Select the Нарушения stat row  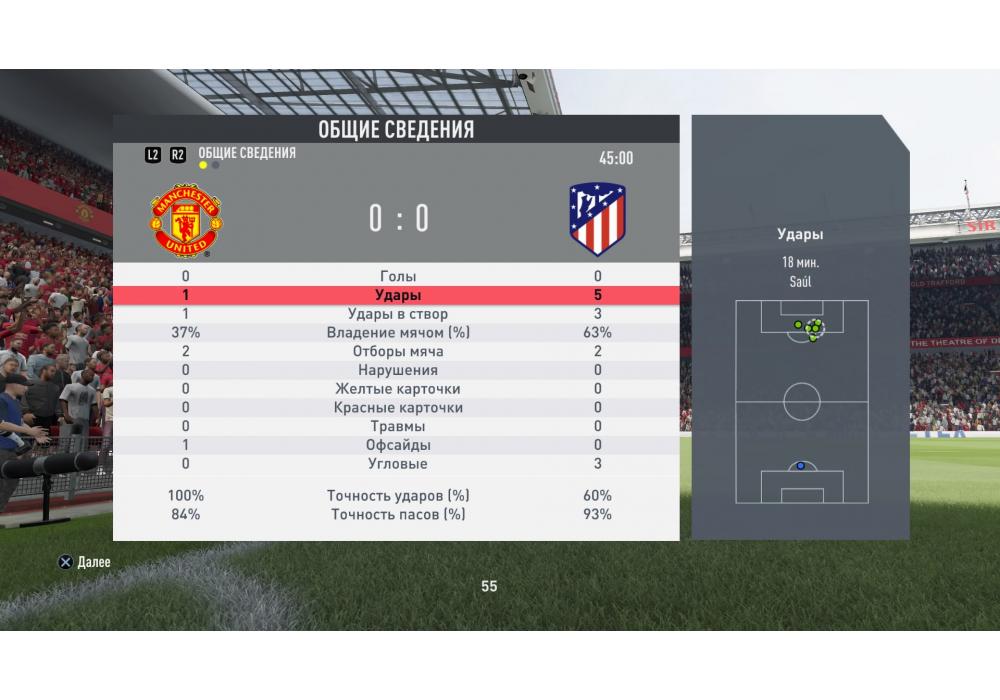coord(397,370)
